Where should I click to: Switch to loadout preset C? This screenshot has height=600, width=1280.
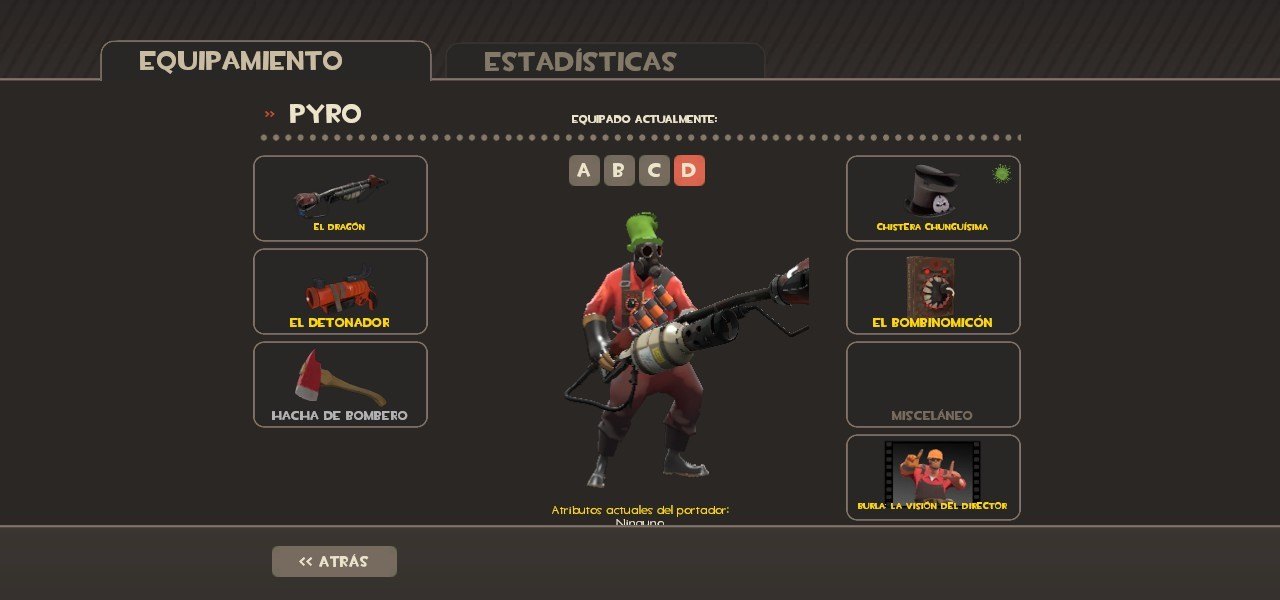point(654,171)
